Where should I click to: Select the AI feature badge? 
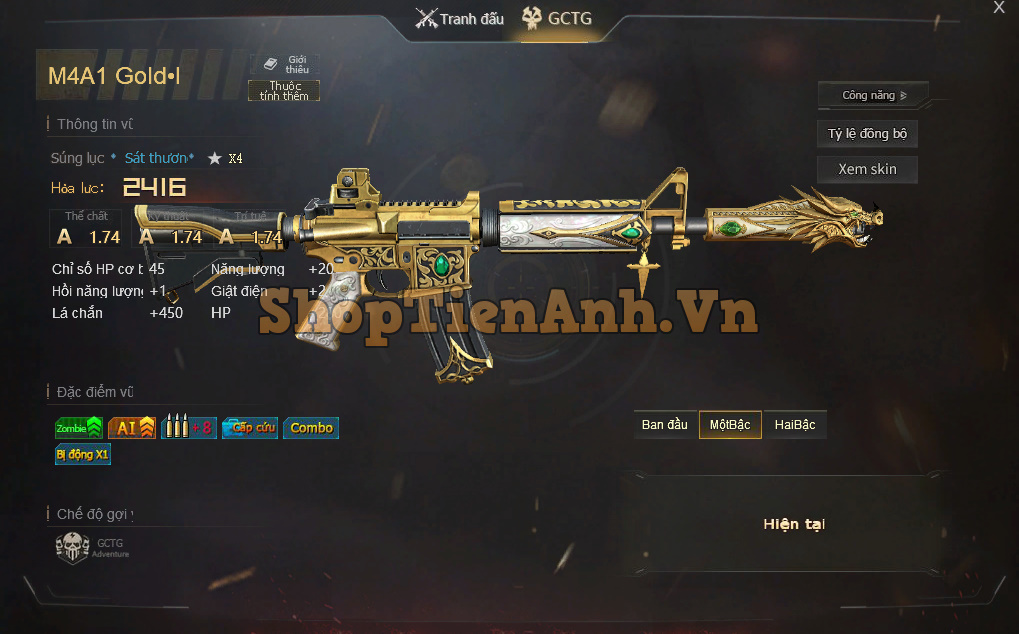point(132,428)
